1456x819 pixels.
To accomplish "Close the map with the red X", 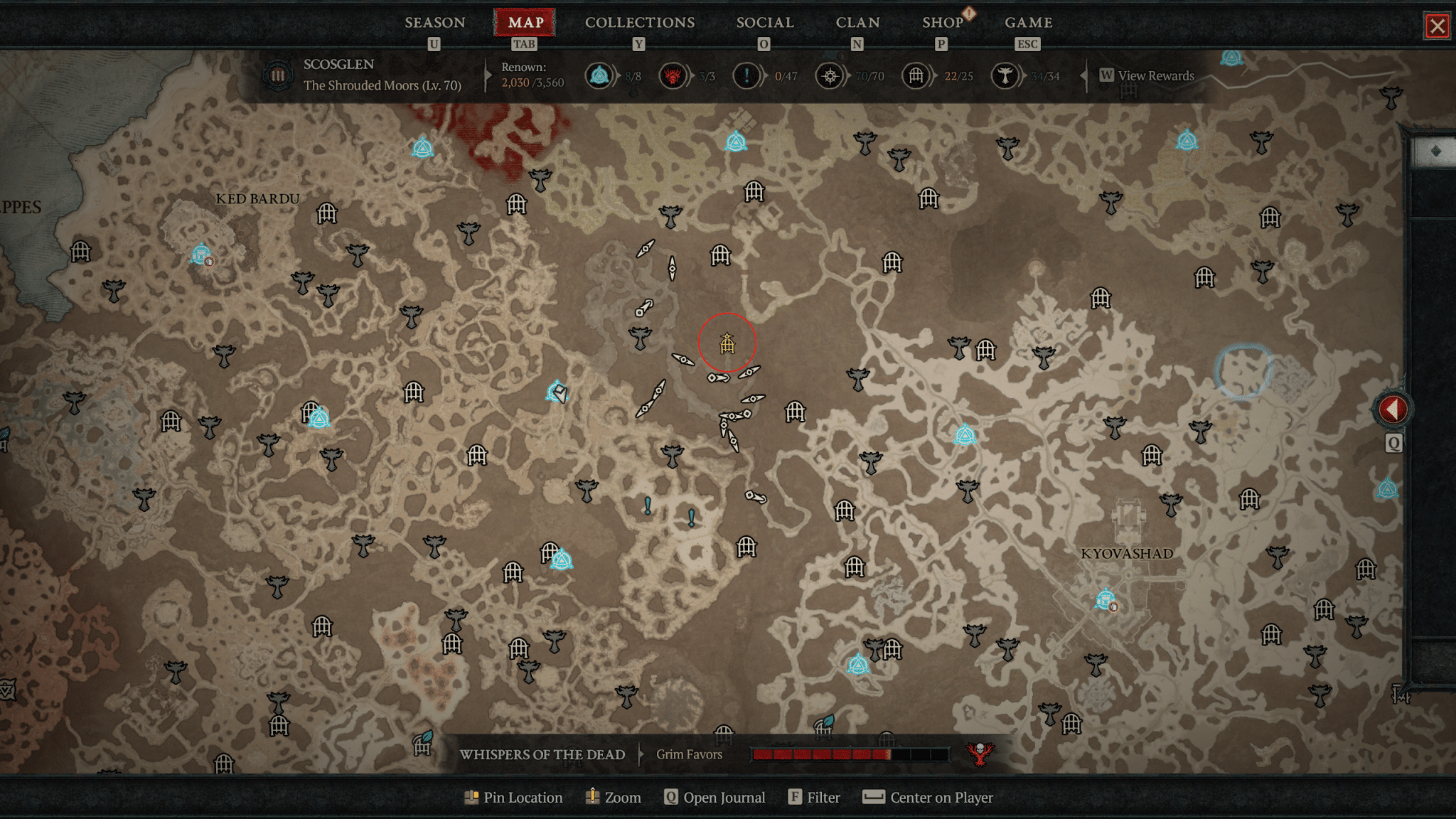I will (1437, 26).
